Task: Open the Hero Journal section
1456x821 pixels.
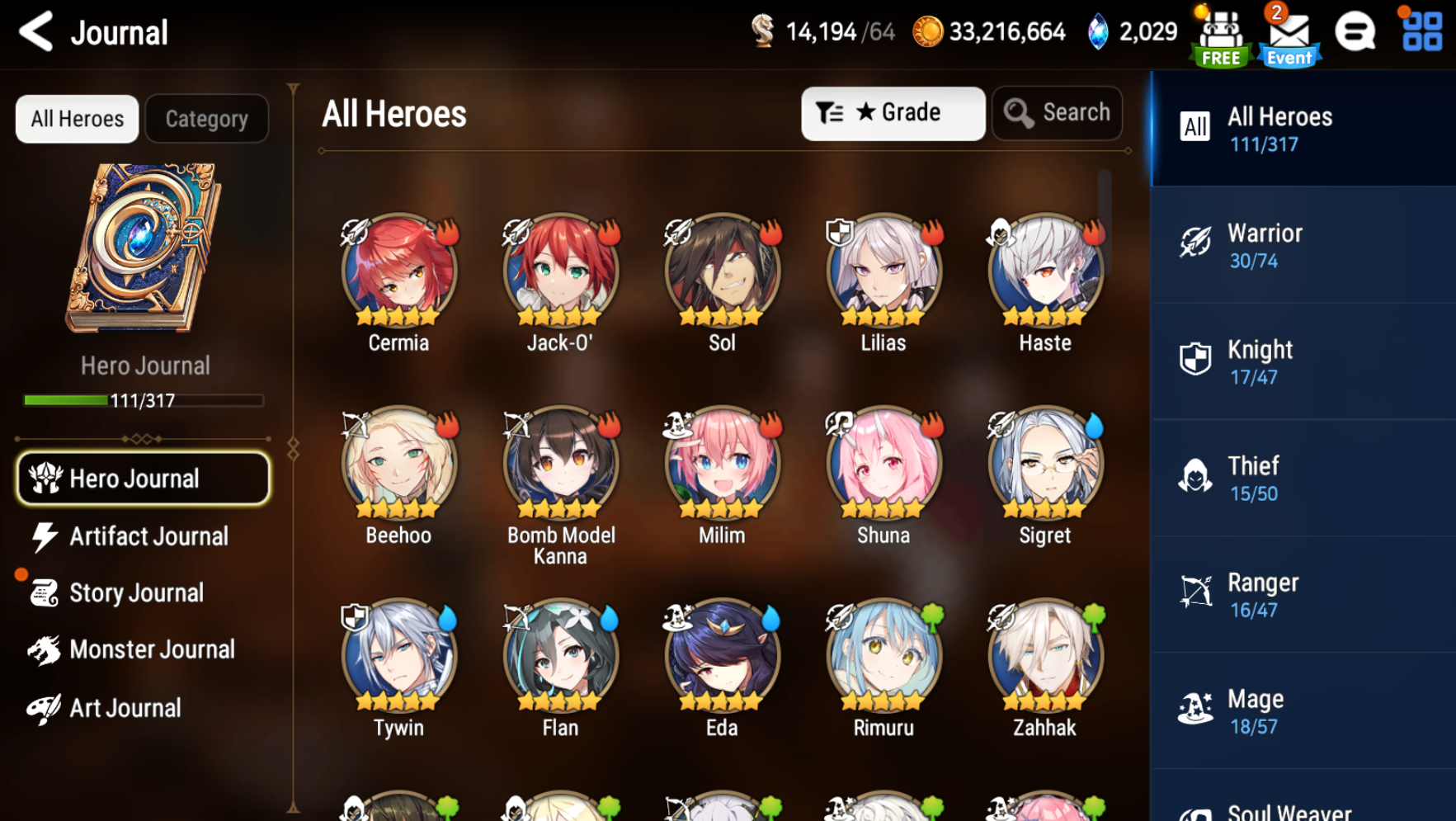Action: click(142, 479)
